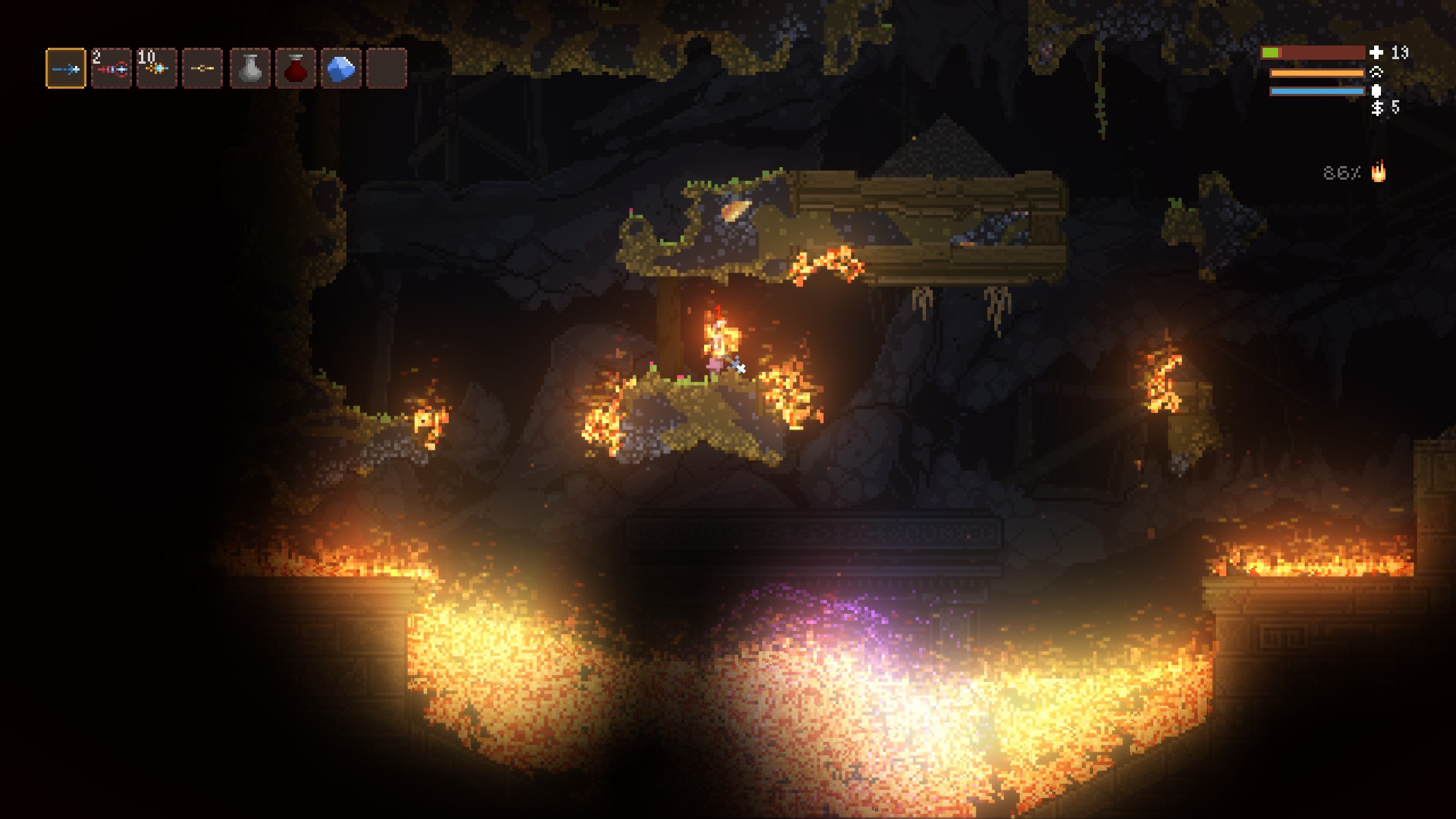Select the red wand with 2 charges

coord(111,68)
